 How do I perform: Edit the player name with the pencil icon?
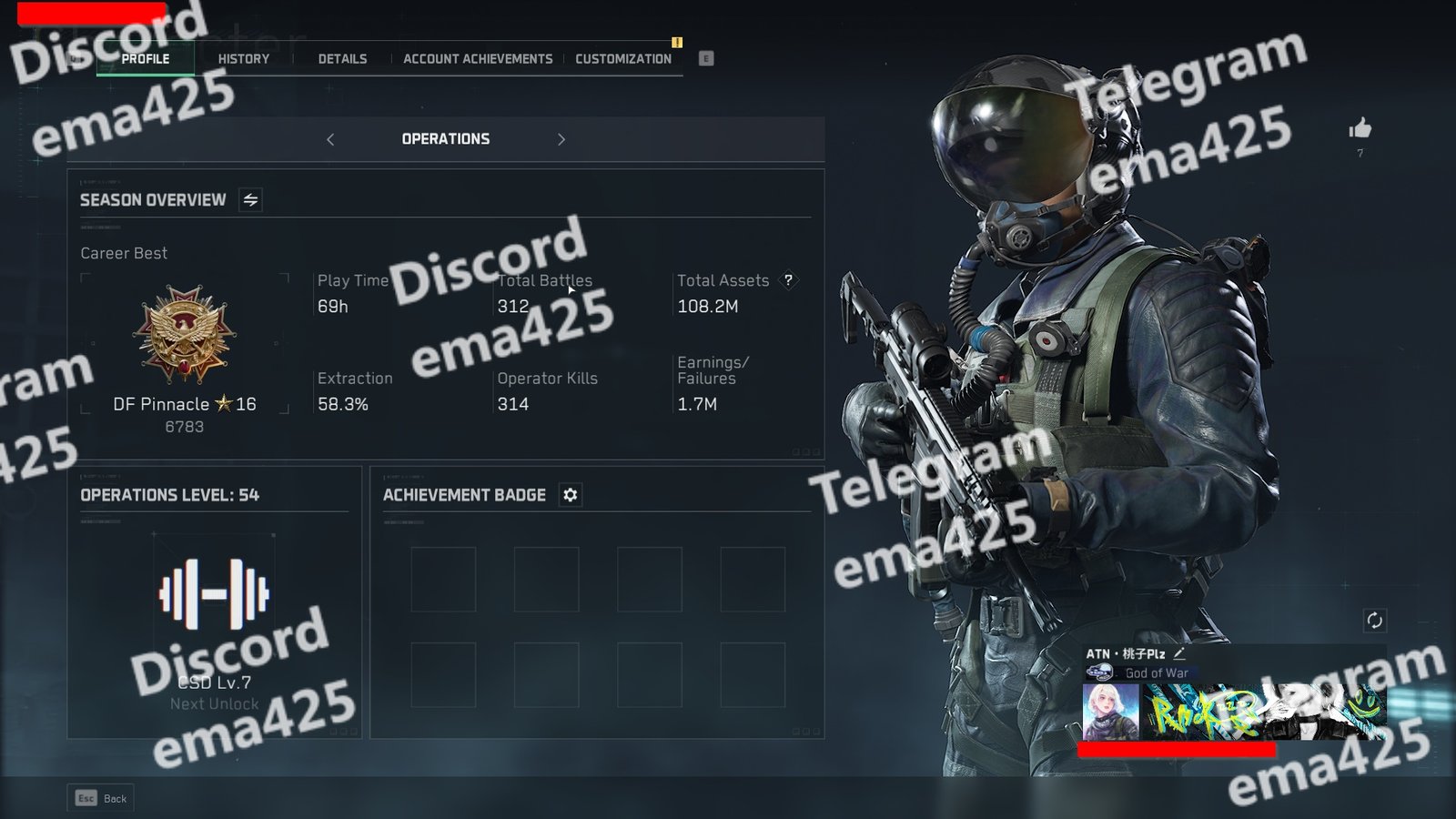pyautogui.click(x=1179, y=653)
